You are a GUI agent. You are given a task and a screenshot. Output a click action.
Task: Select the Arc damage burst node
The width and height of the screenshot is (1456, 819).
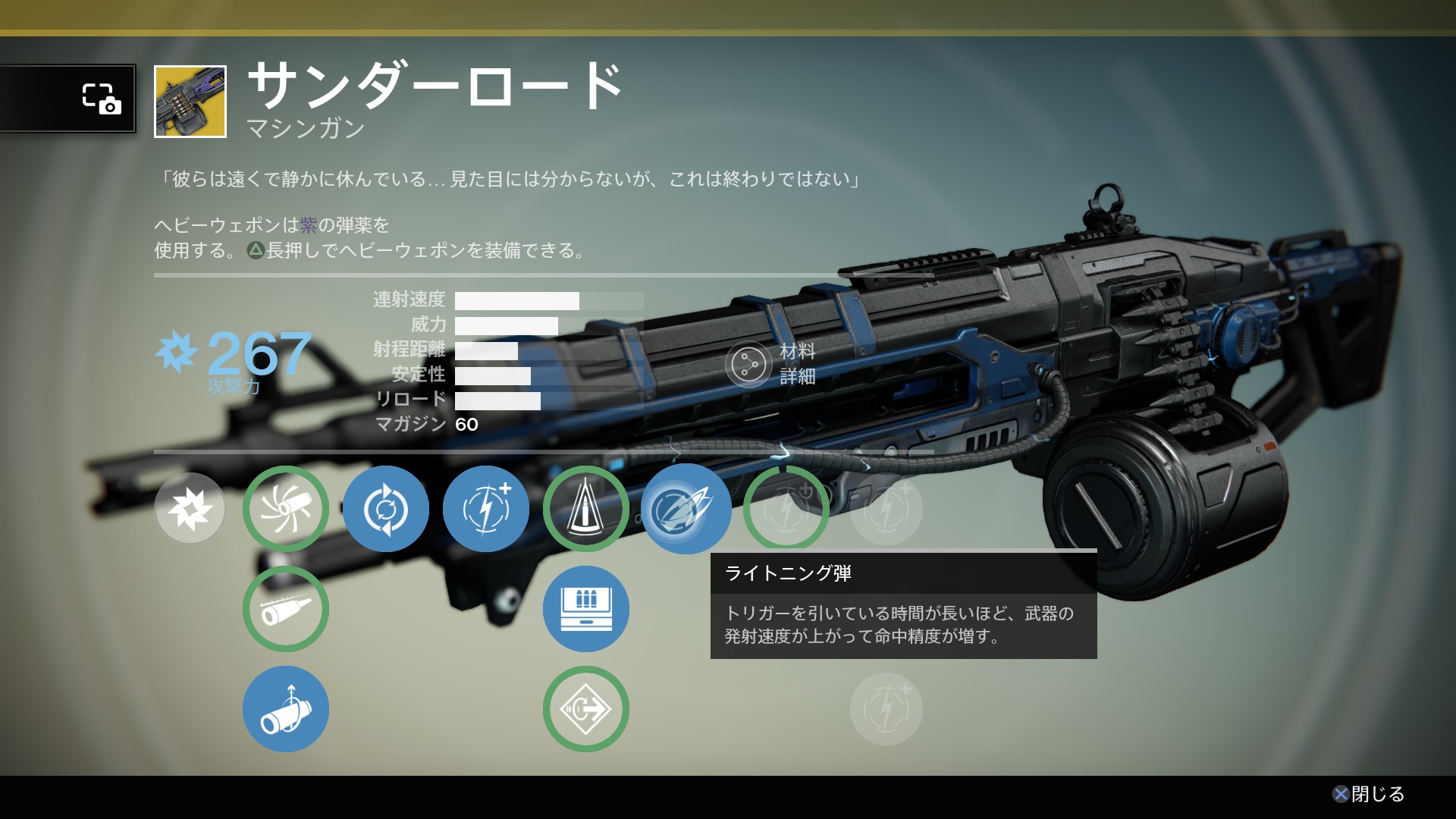(190, 508)
